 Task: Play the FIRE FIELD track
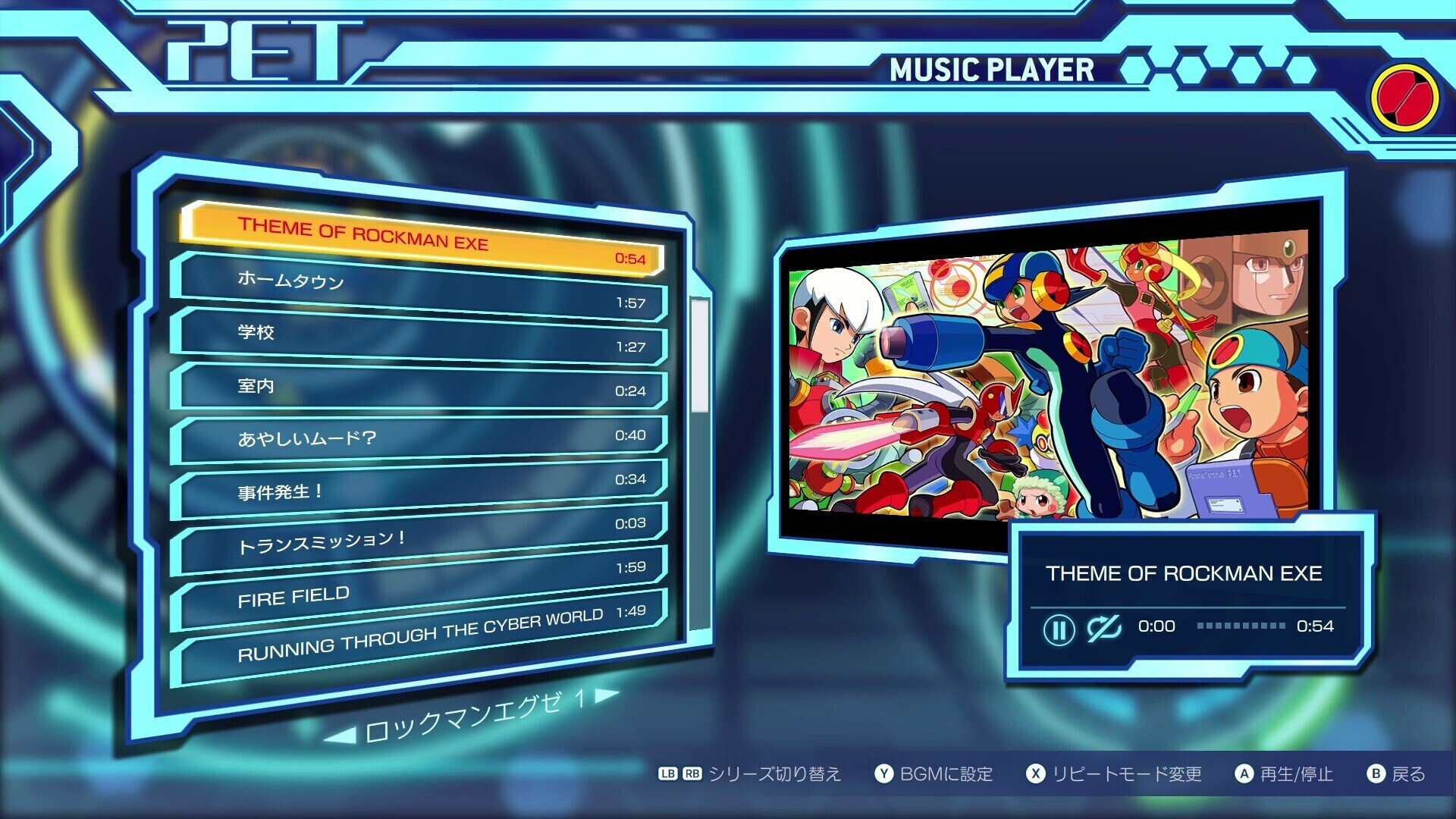tap(421, 590)
